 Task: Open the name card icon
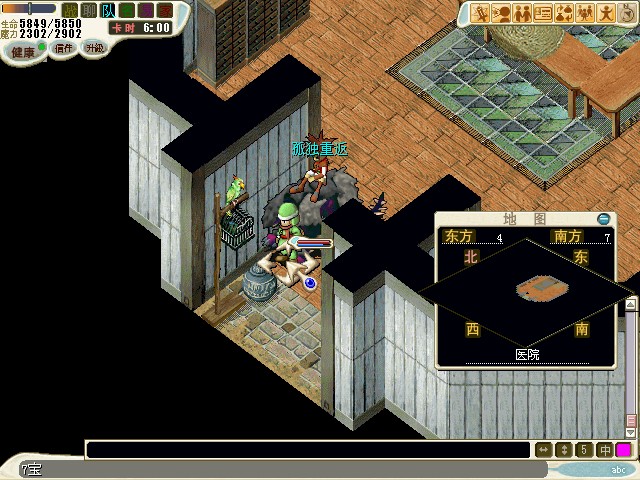[x=543, y=13]
